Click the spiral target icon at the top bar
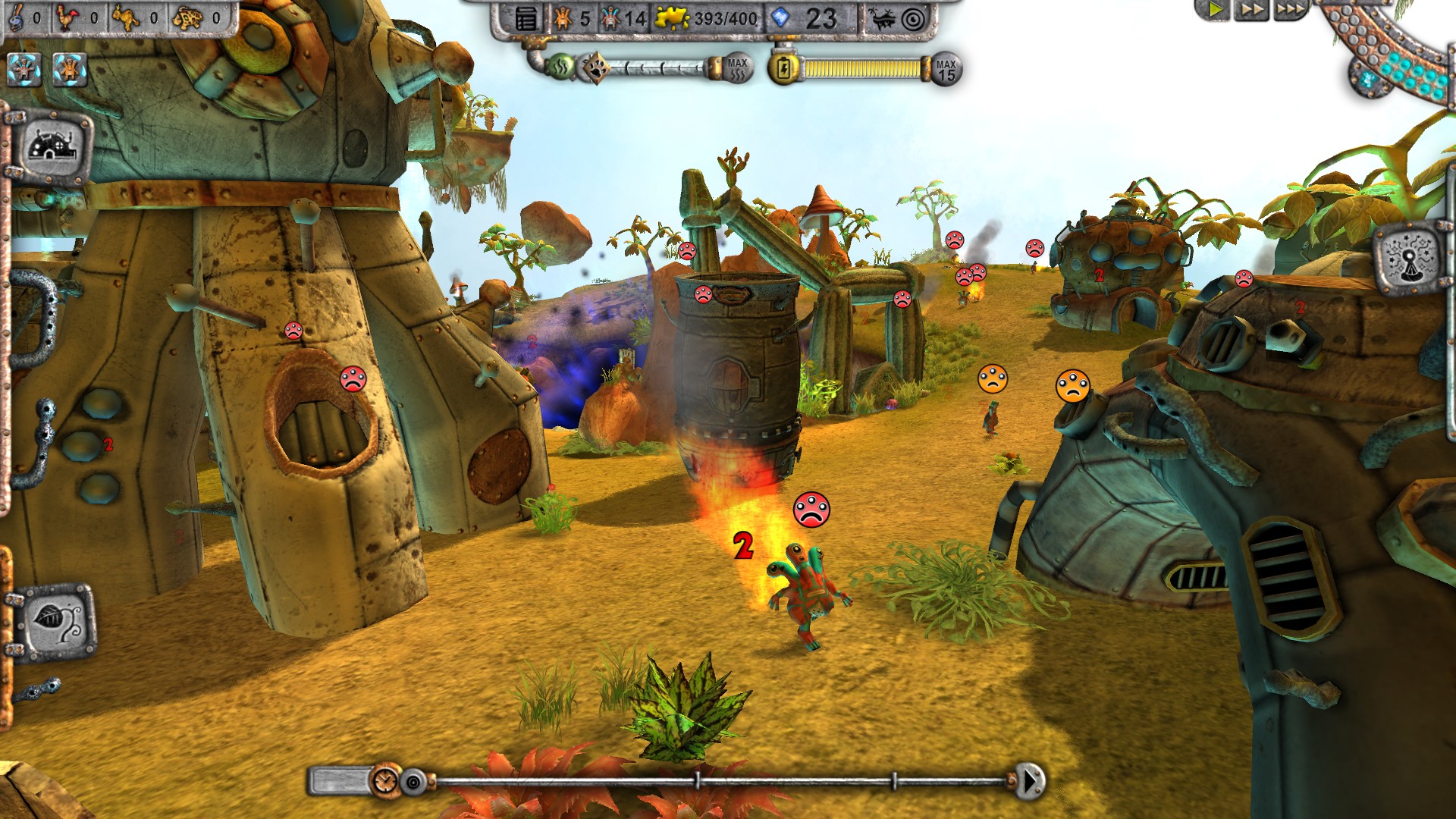This screenshot has width=1456, height=819. click(913, 20)
